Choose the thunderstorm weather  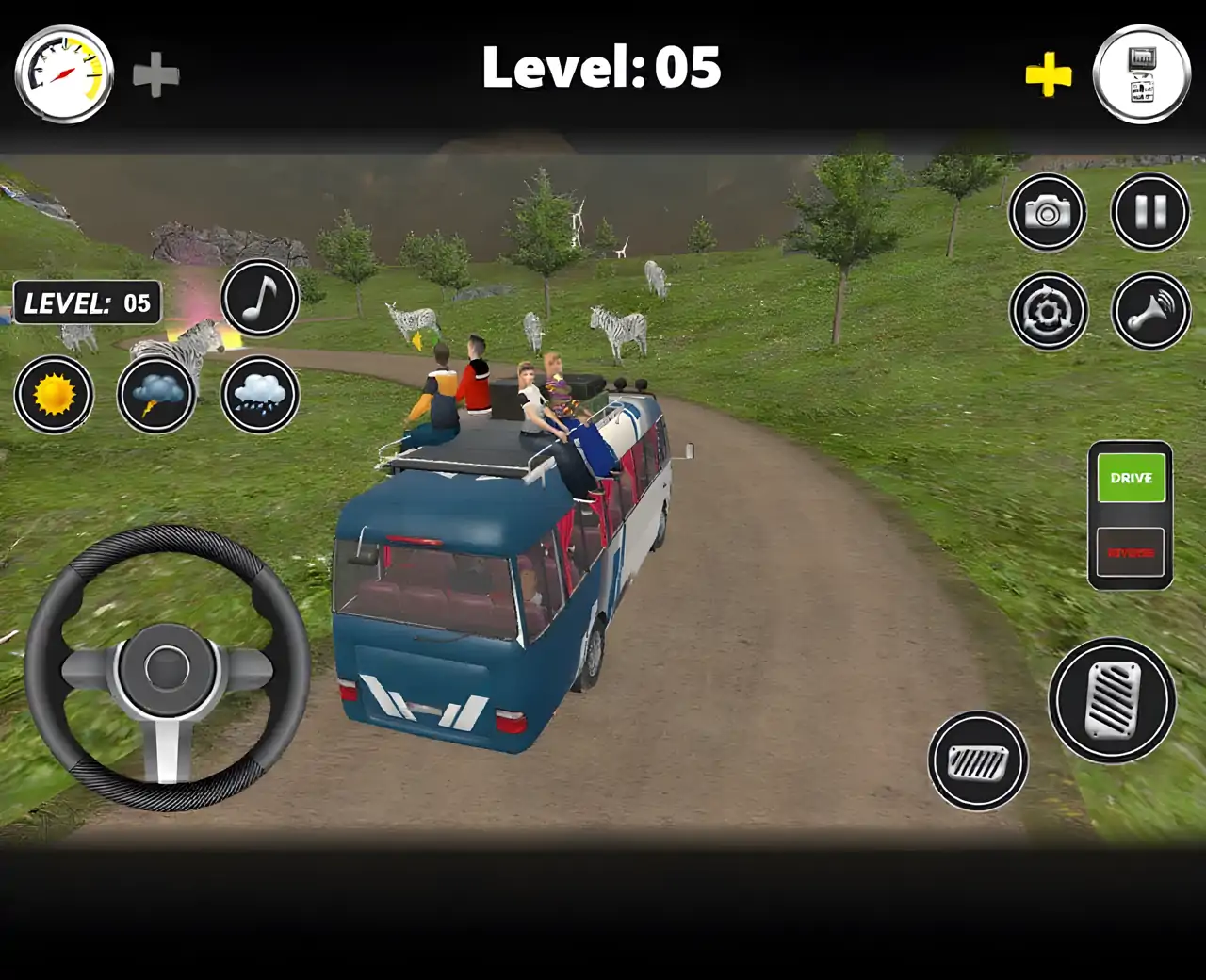pyautogui.click(x=156, y=394)
